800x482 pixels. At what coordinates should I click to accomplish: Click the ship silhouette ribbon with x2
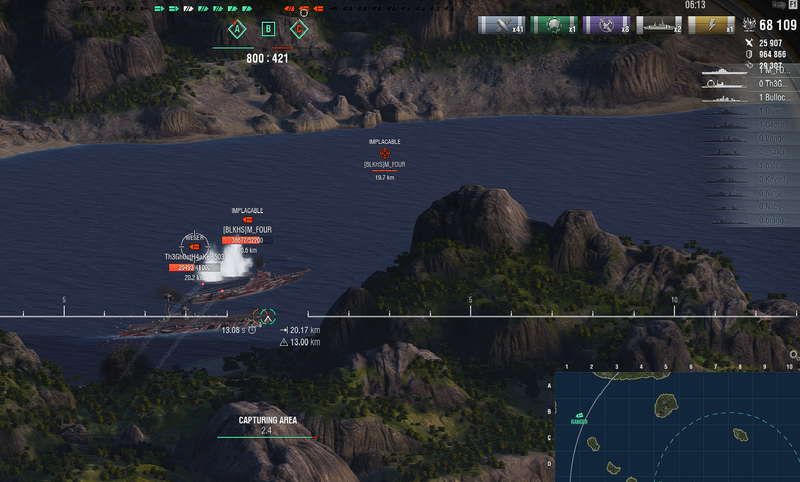(658, 25)
